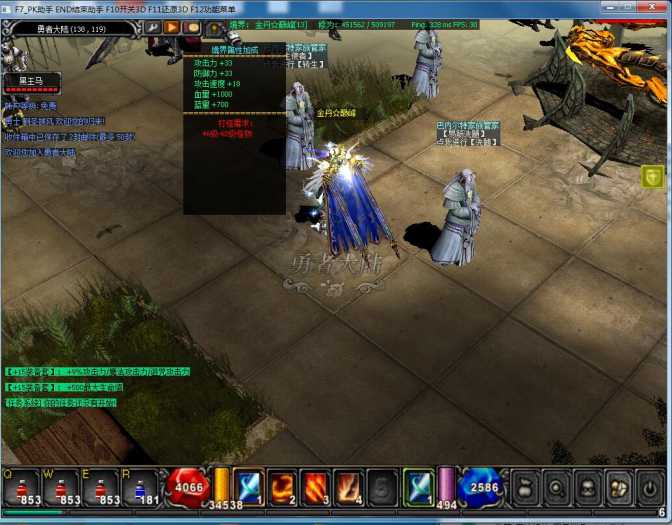Open the wrench settings button
The height and width of the screenshot is (525, 672).
pyautogui.click(x=154, y=28)
